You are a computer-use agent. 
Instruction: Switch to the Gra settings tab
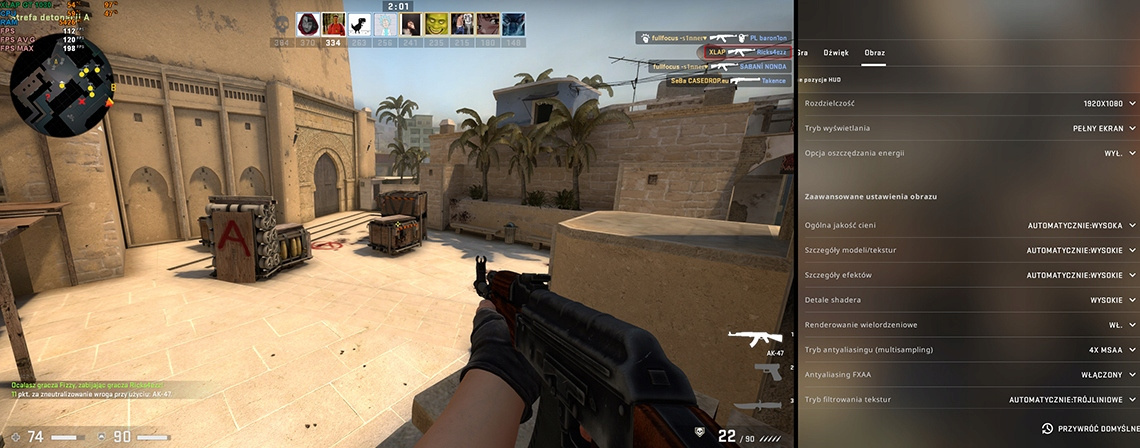pos(801,52)
